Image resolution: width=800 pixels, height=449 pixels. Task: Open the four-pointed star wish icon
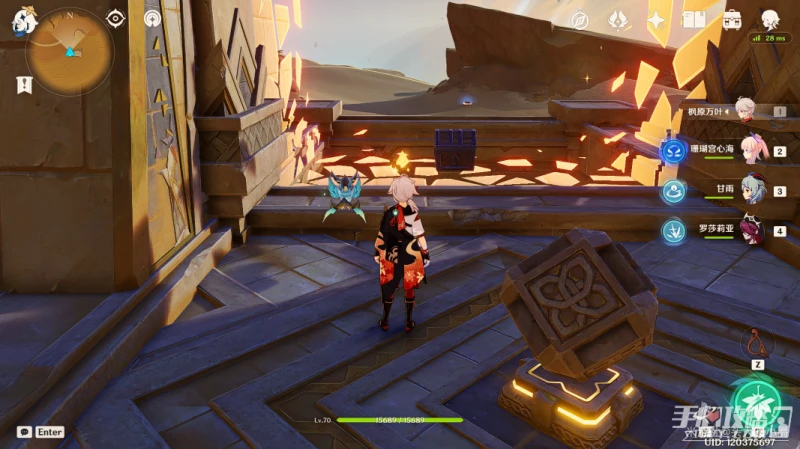coord(657,20)
